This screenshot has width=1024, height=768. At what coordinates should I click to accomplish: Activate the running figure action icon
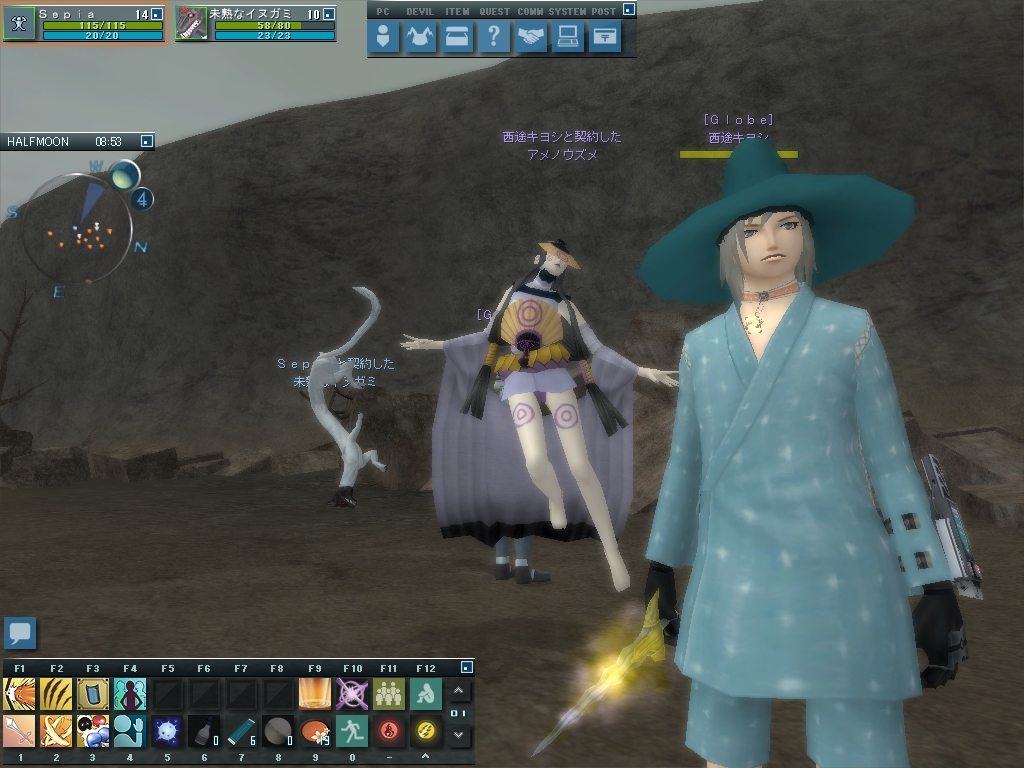pos(352,731)
